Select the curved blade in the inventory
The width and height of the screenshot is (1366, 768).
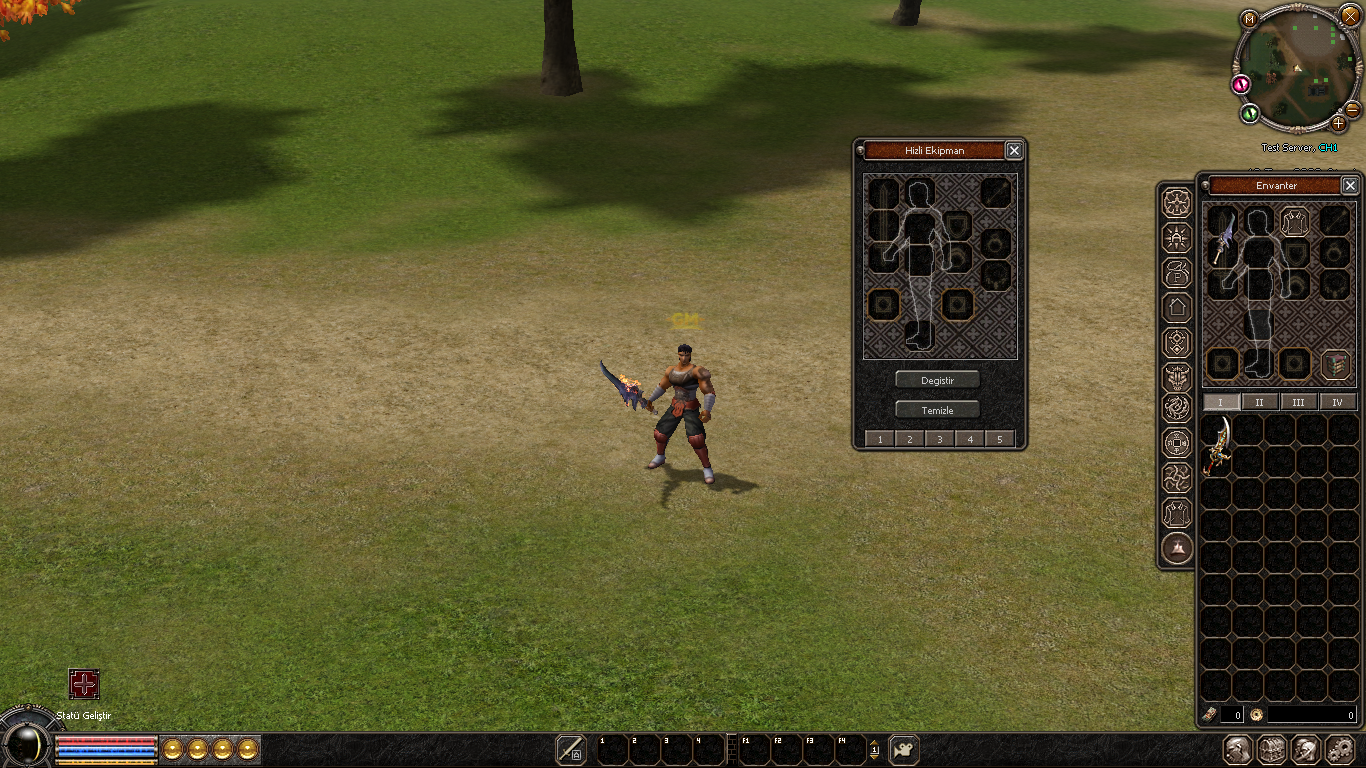1217,445
